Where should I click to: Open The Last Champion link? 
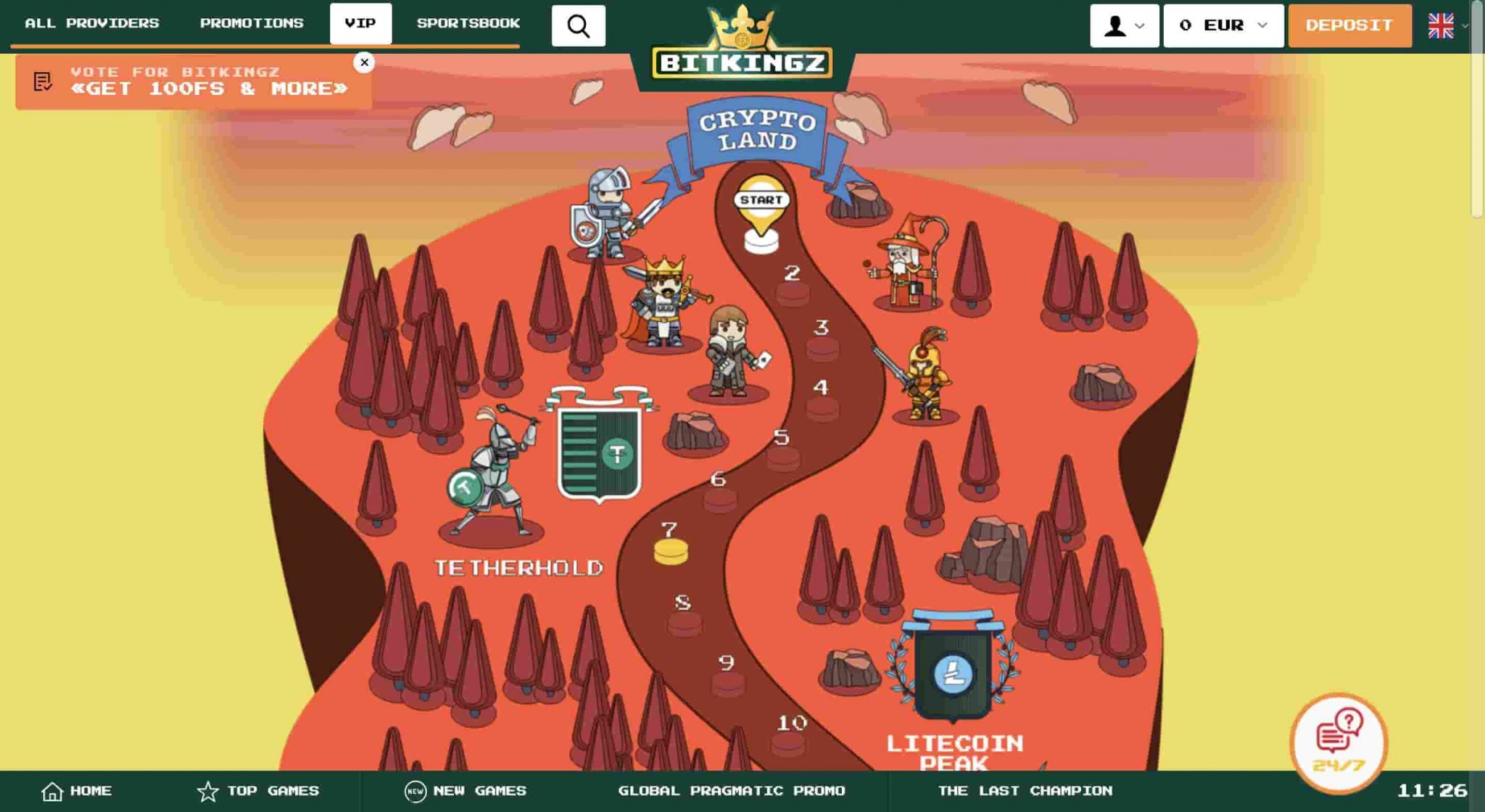(x=1025, y=791)
